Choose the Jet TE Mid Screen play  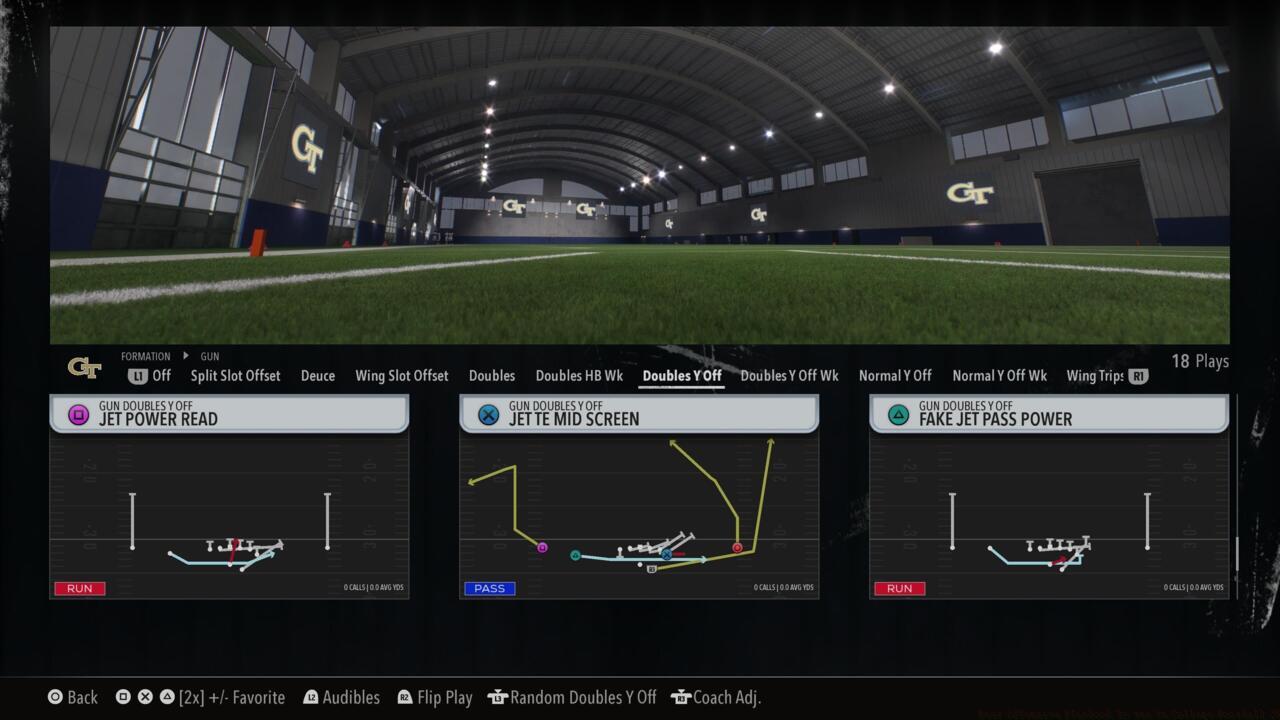tap(639, 497)
